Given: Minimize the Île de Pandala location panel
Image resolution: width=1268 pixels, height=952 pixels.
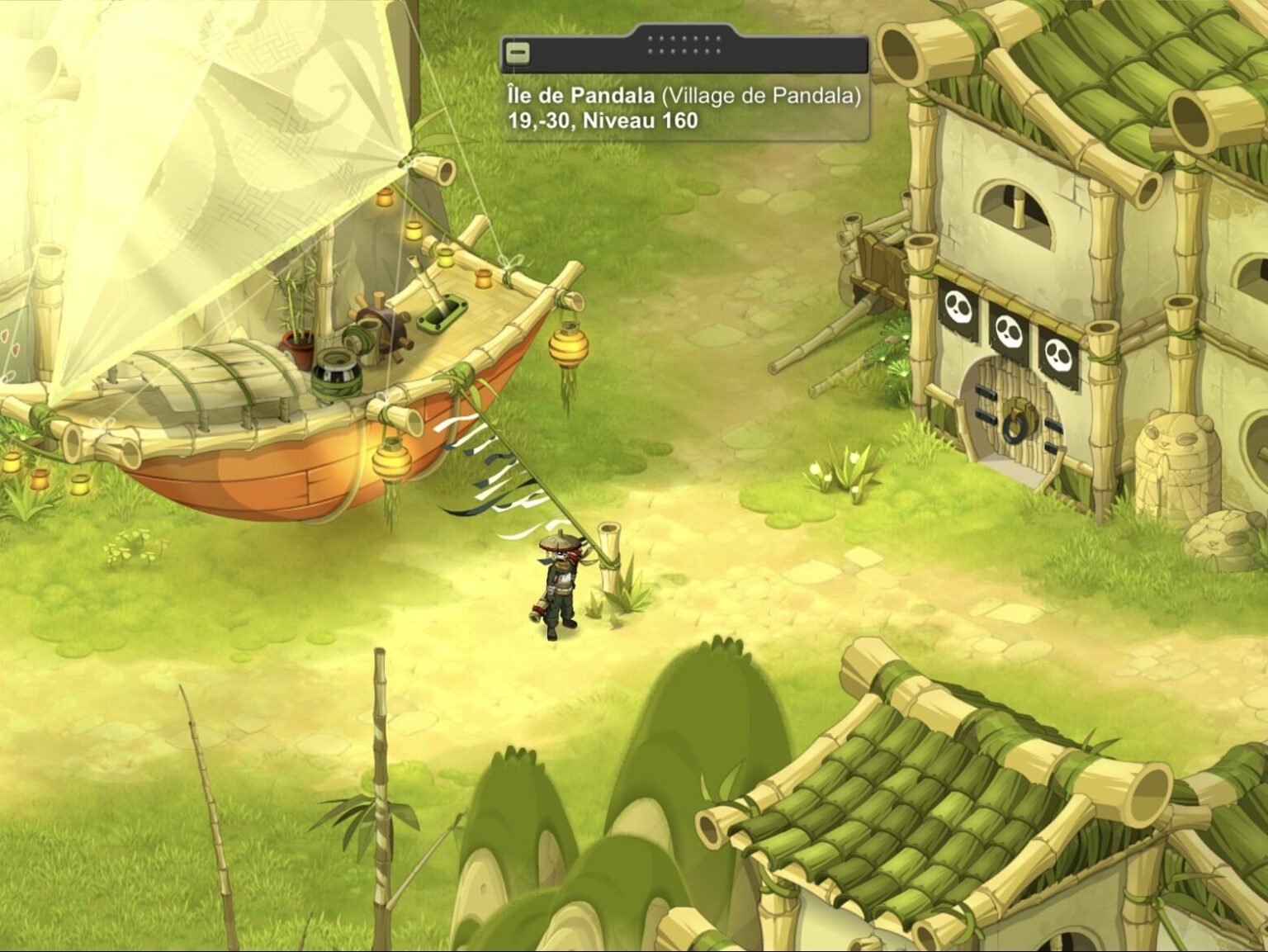Looking at the screenshot, I should [518, 54].
